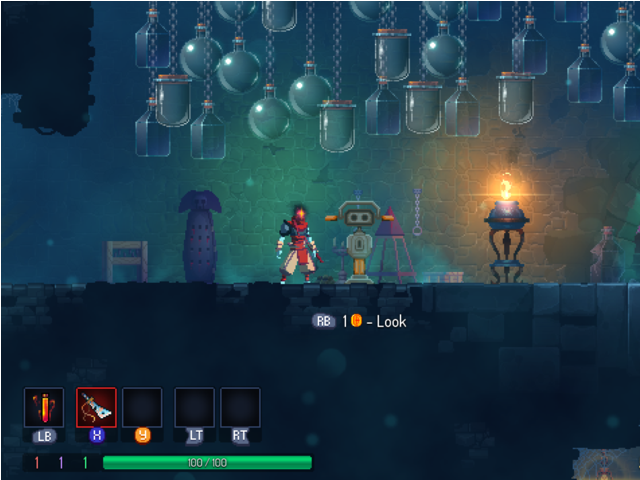
Task: Select the health flask slot
Action: click(44, 408)
